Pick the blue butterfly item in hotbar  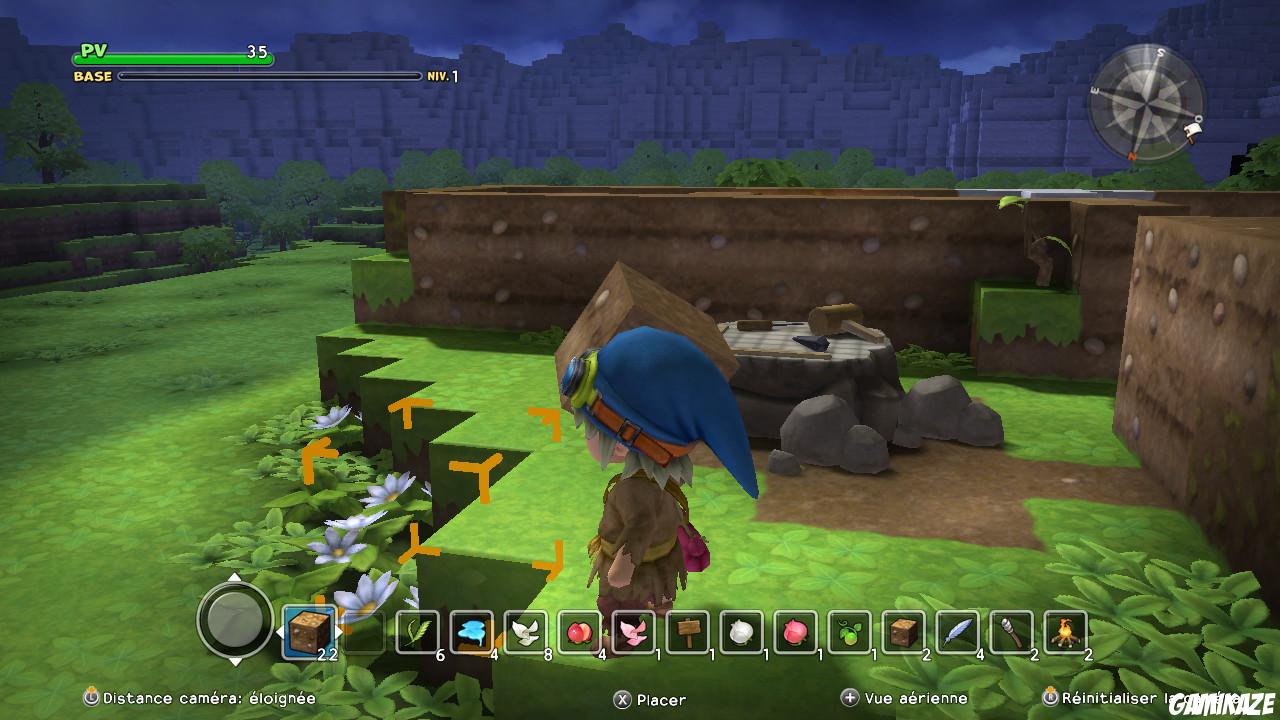pos(471,630)
